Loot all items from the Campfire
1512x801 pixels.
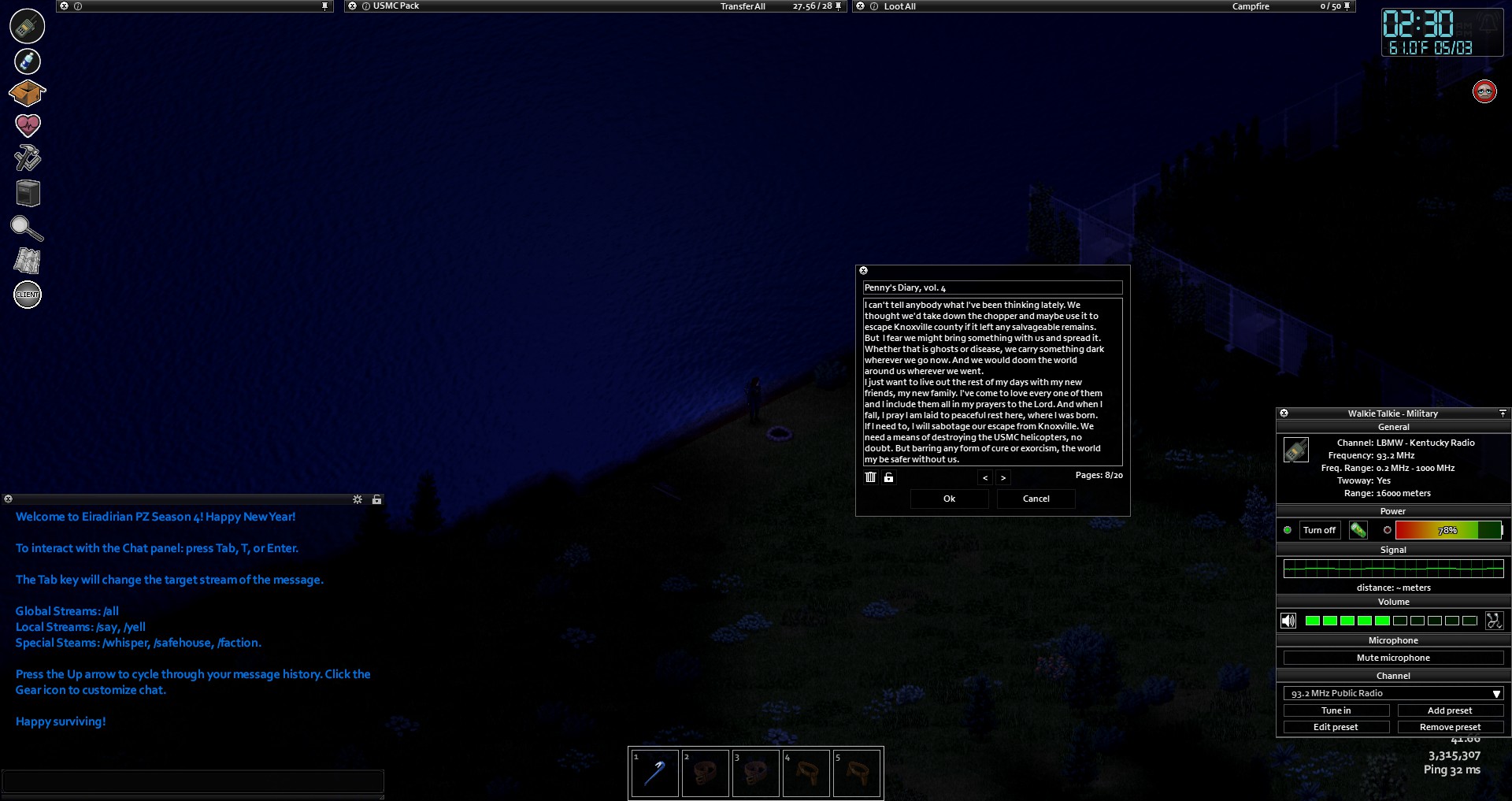pos(899,6)
